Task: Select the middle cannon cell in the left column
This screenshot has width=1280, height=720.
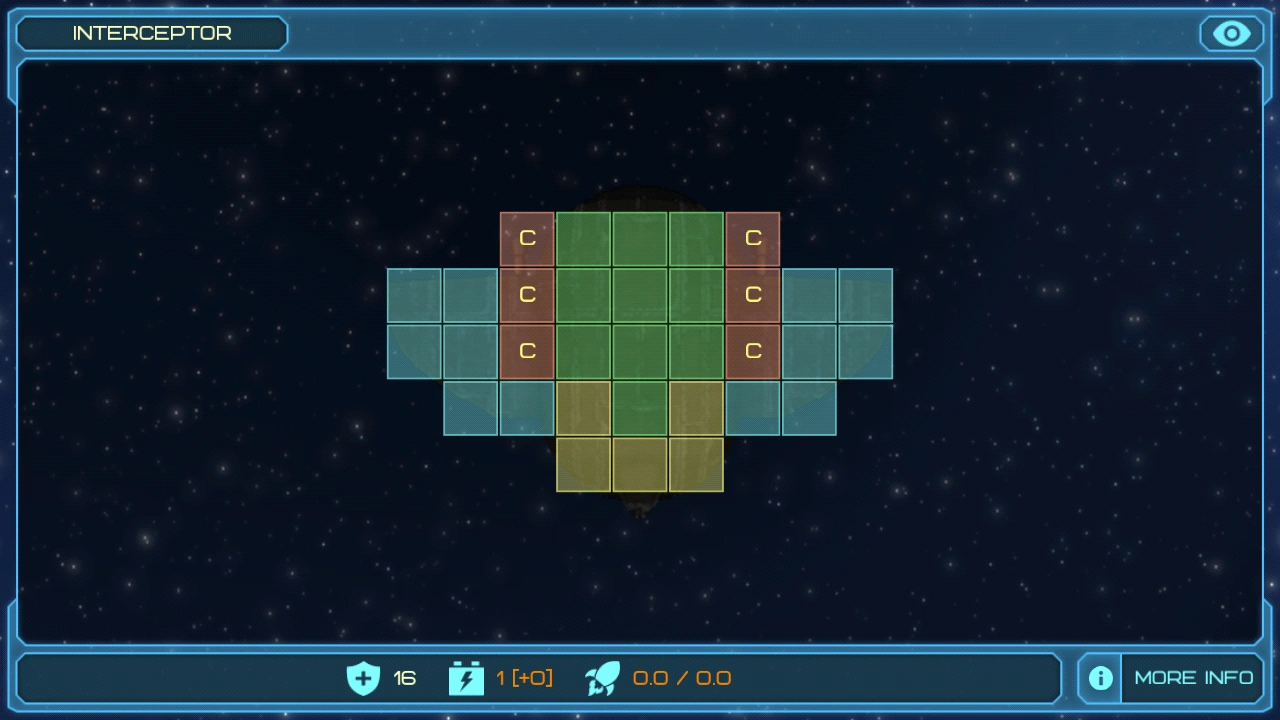Action: [x=527, y=294]
